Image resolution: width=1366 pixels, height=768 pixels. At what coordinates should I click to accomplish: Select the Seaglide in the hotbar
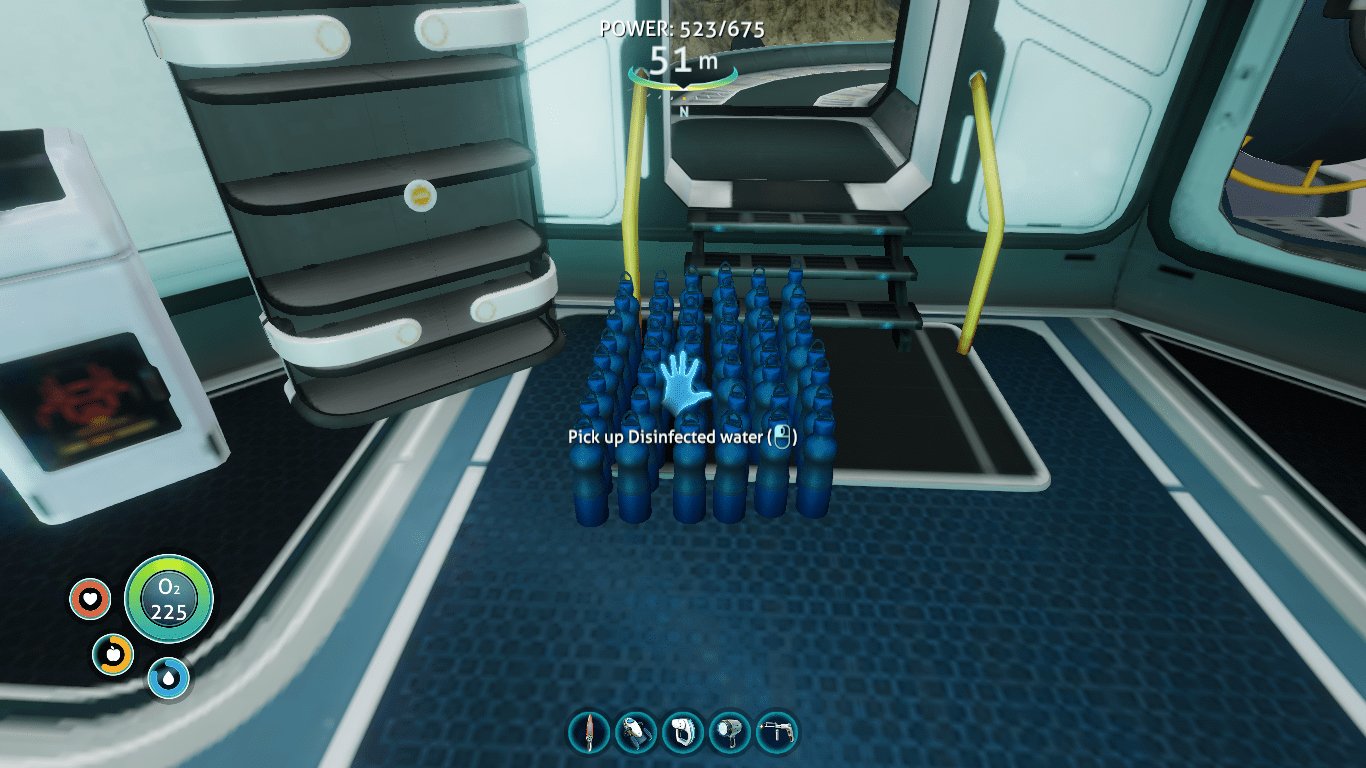pos(636,731)
